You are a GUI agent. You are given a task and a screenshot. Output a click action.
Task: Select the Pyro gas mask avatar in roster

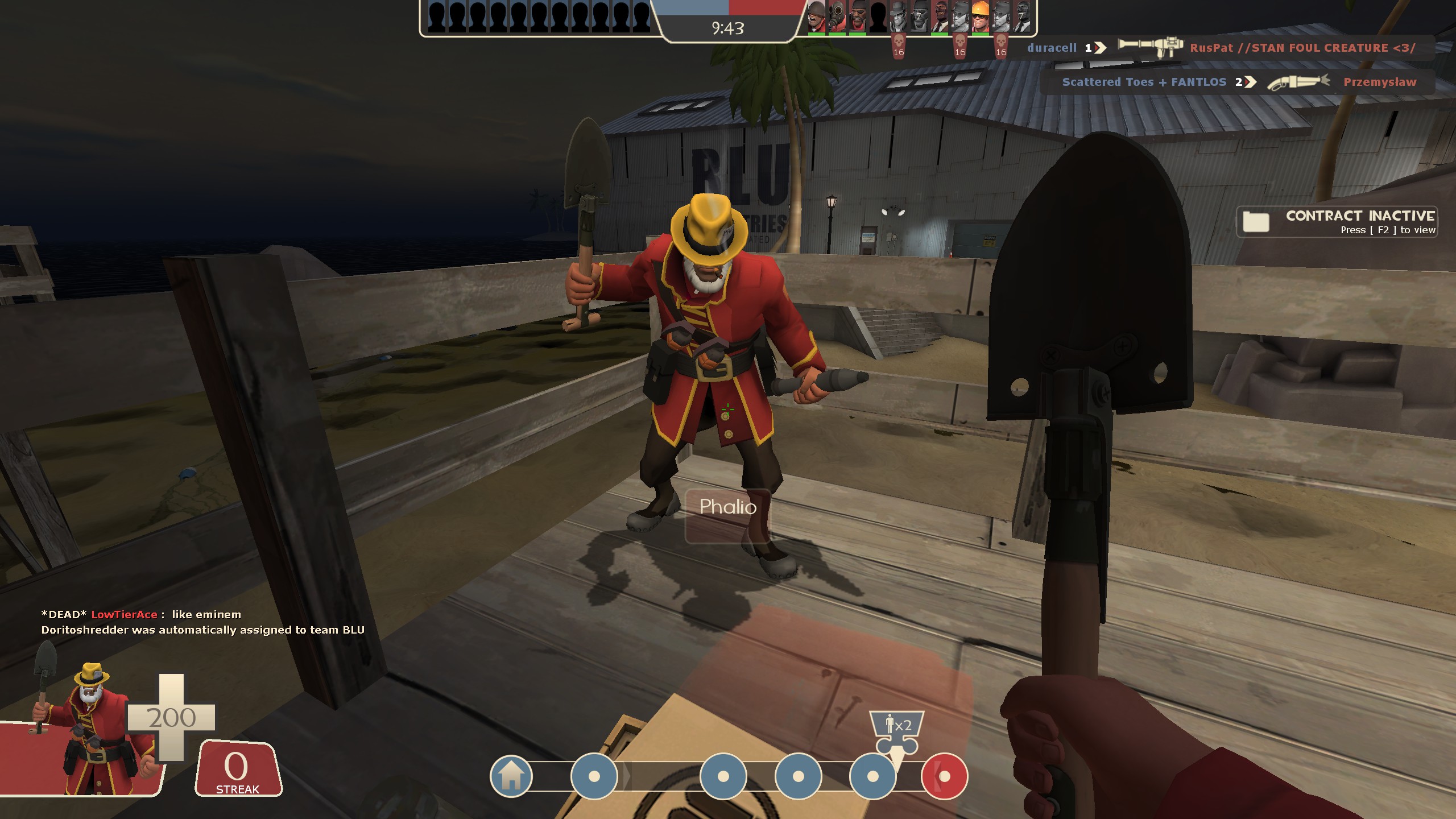(x=836, y=17)
